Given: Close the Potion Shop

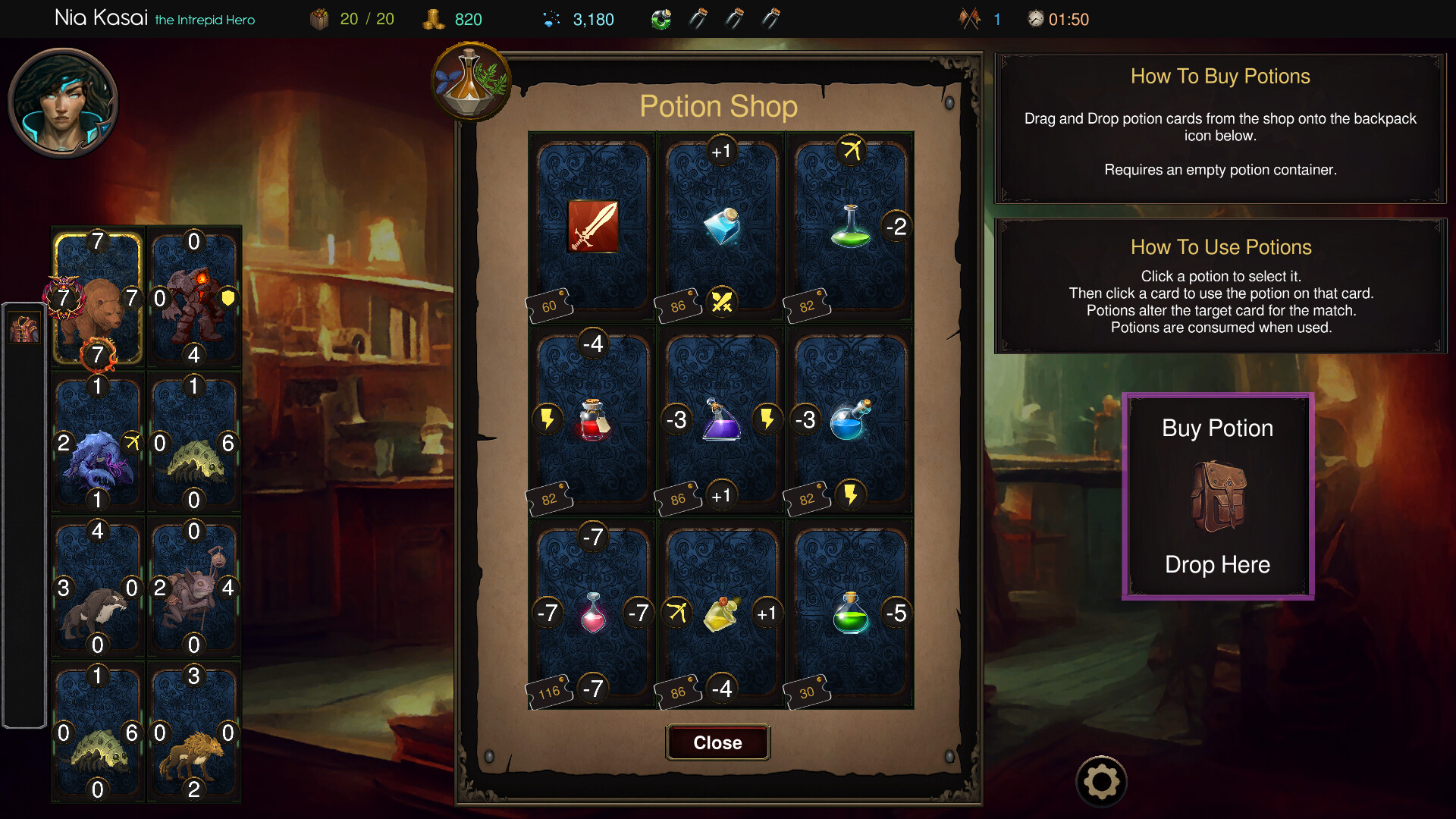Looking at the screenshot, I should coord(717,742).
